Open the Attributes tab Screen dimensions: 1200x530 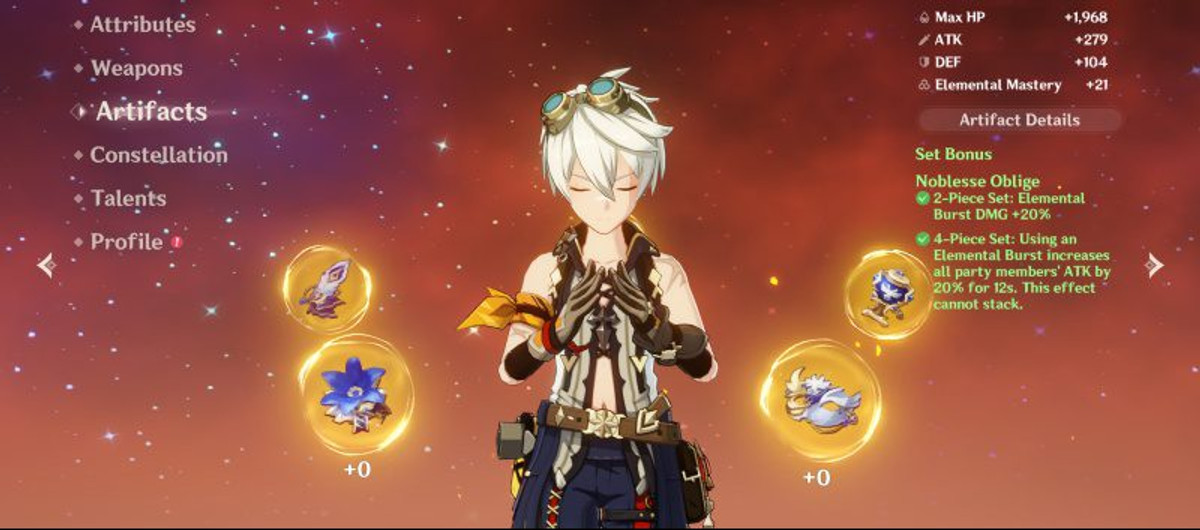click(142, 25)
